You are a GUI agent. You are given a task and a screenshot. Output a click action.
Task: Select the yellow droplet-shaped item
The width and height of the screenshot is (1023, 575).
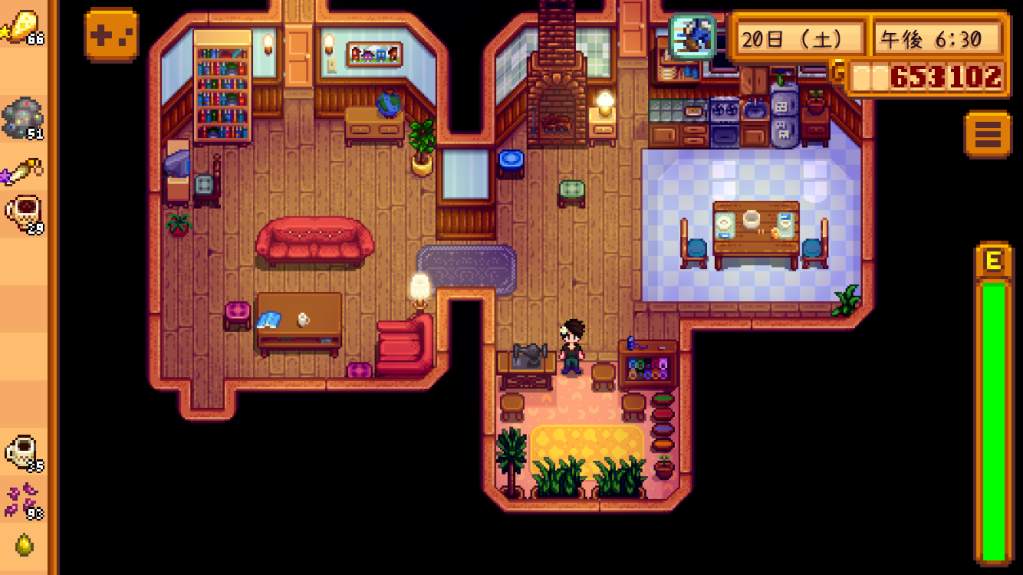tap(24, 545)
